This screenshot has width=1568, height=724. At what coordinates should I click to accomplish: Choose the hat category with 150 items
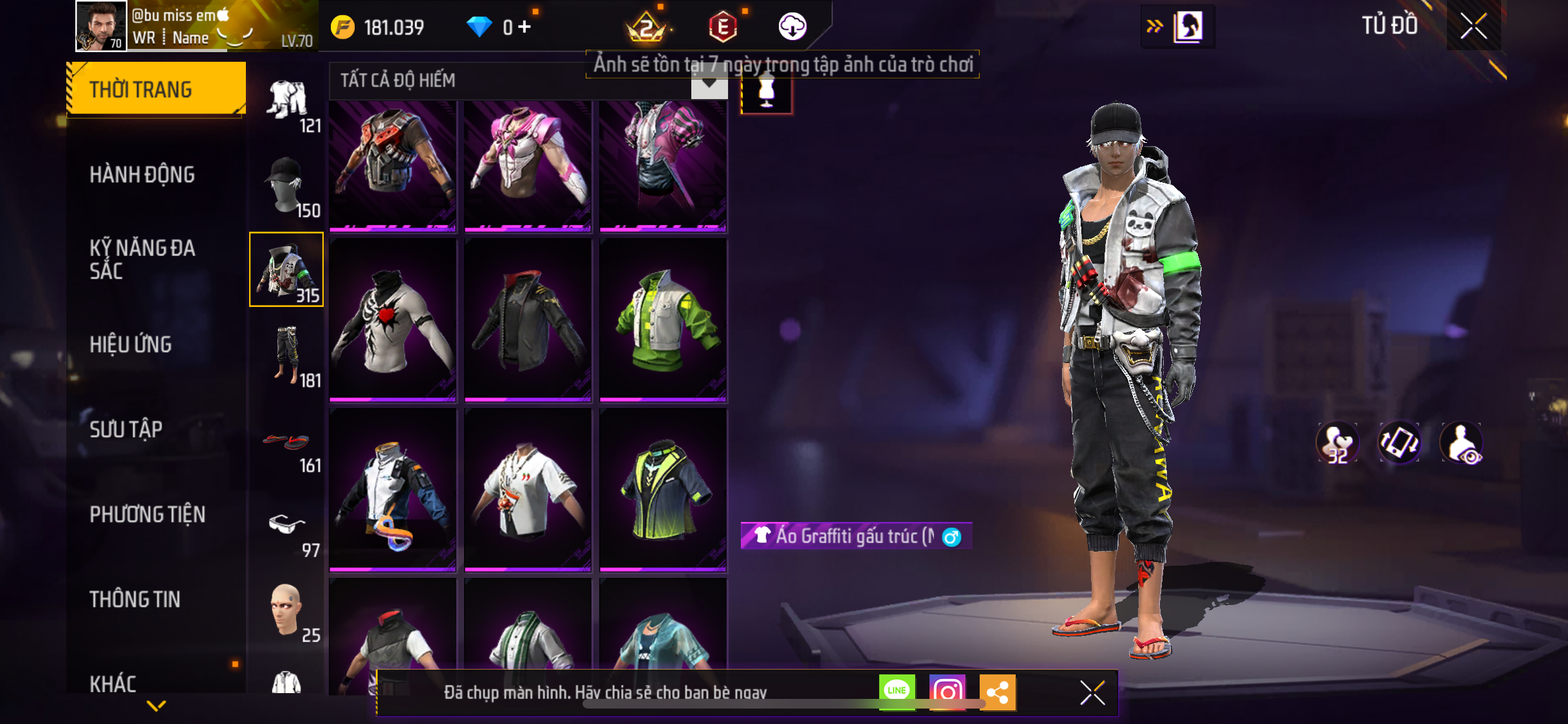[x=287, y=185]
